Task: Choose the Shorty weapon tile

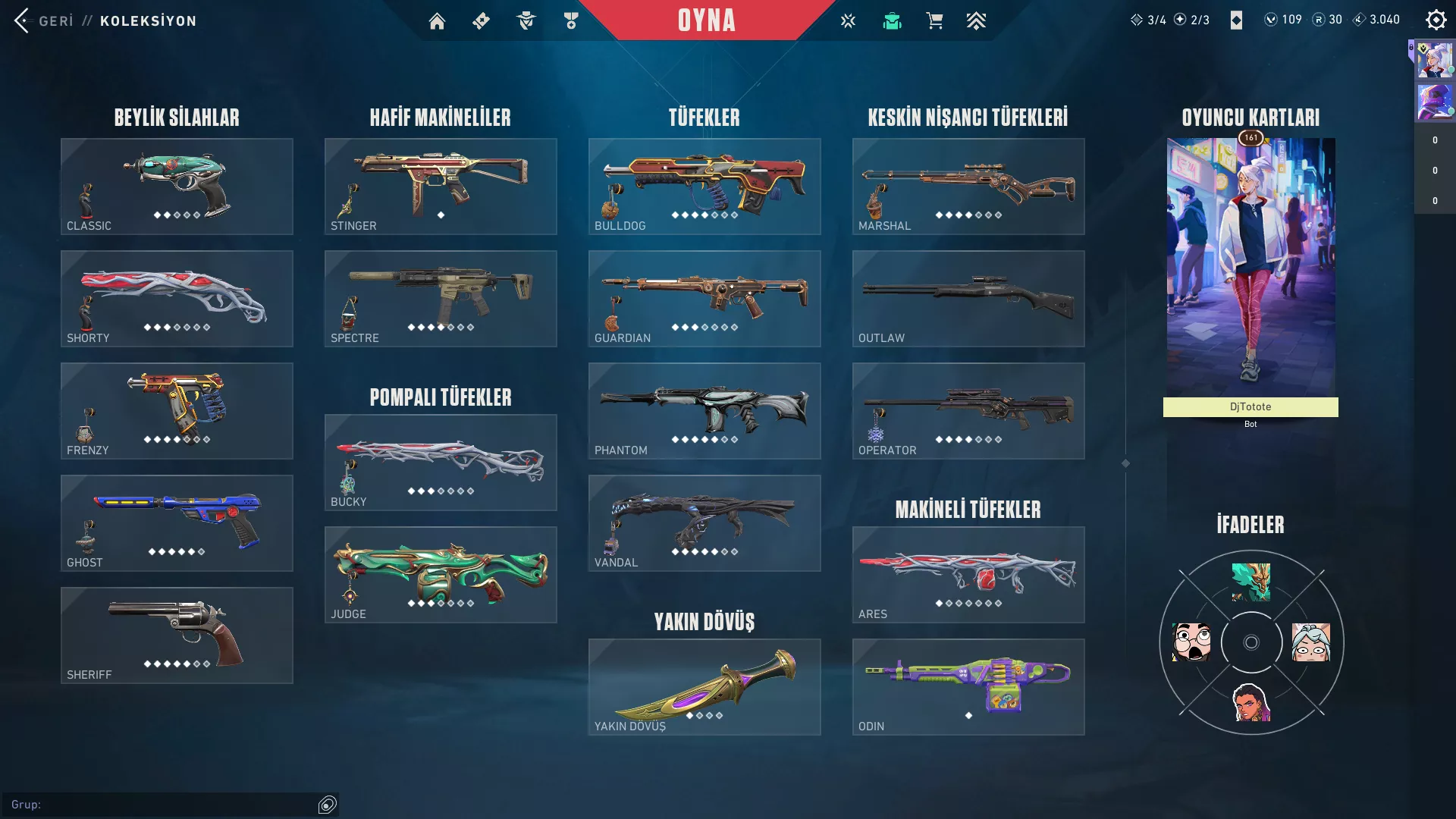Action: click(x=177, y=299)
